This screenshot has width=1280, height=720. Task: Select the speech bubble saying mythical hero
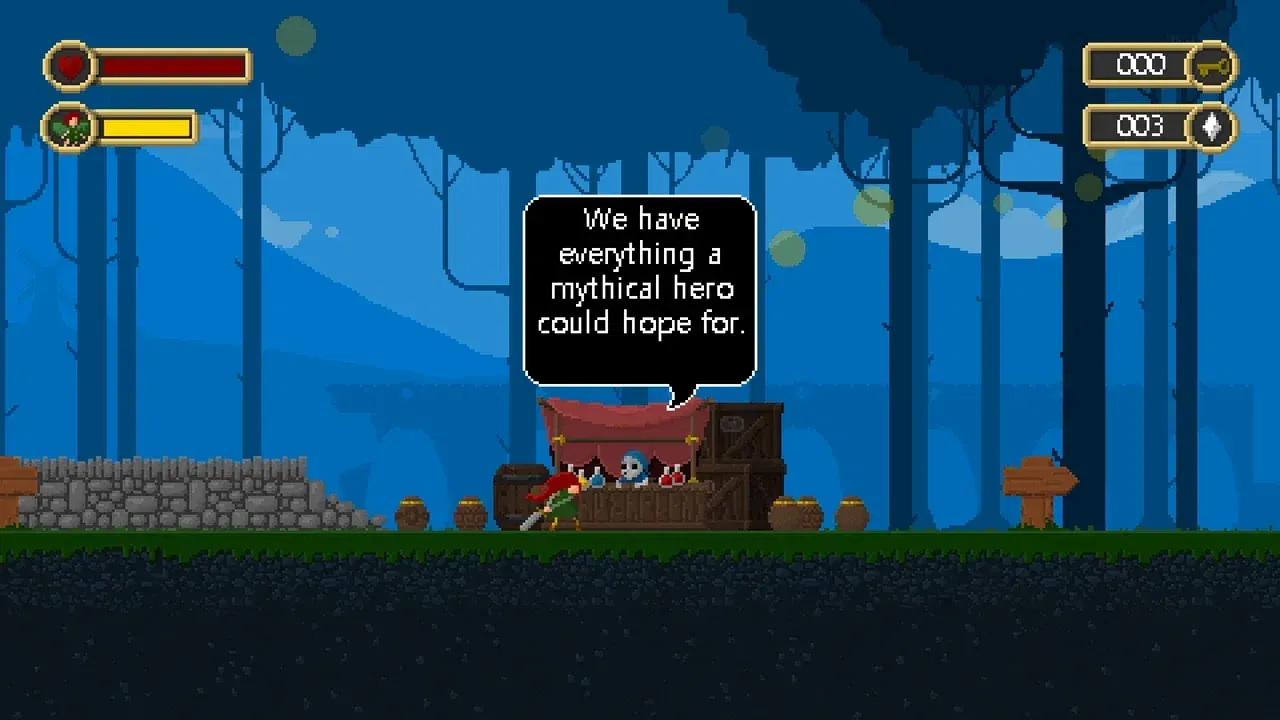pos(640,289)
